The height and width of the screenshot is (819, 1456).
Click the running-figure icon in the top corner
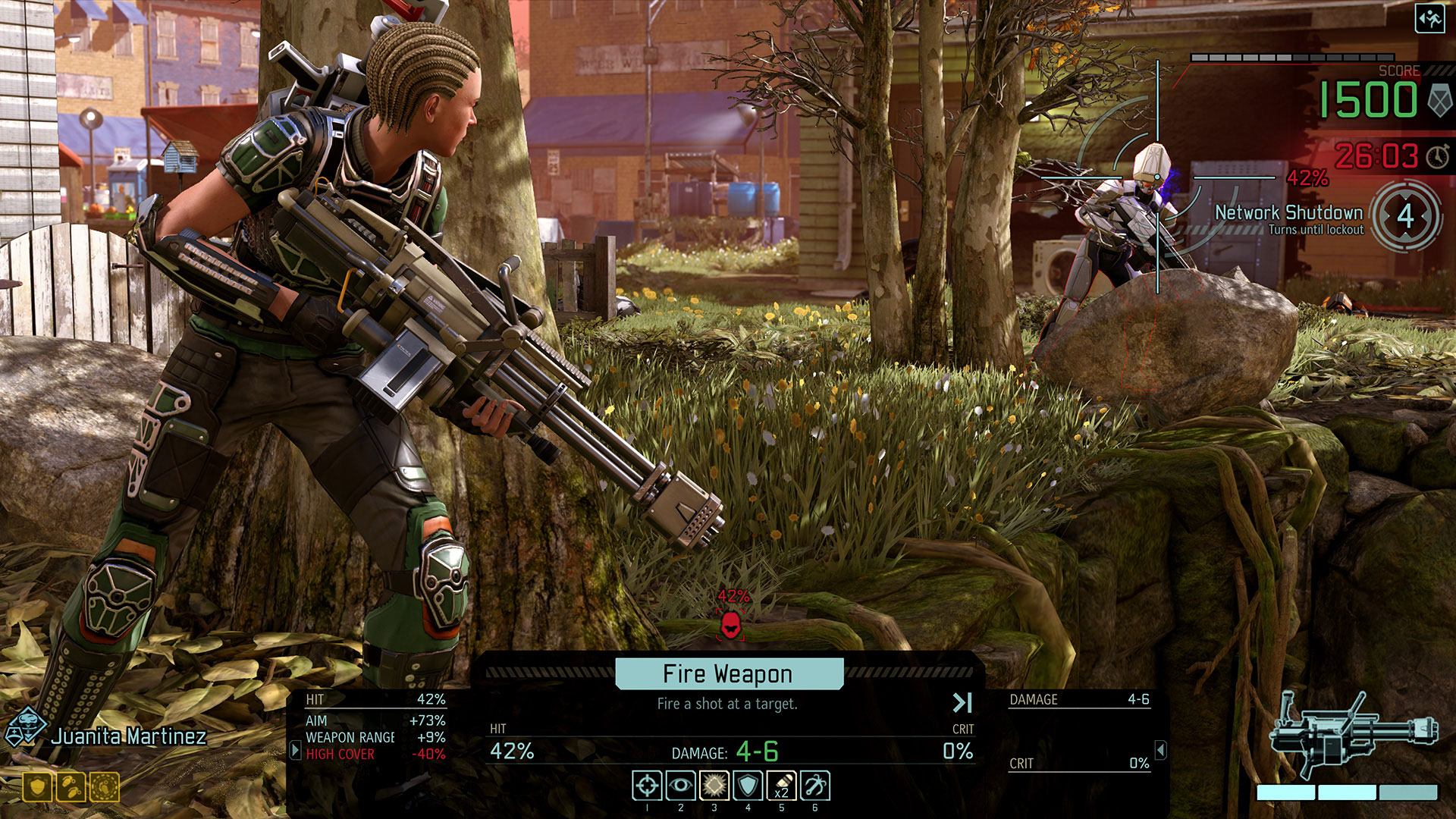[x=1429, y=18]
